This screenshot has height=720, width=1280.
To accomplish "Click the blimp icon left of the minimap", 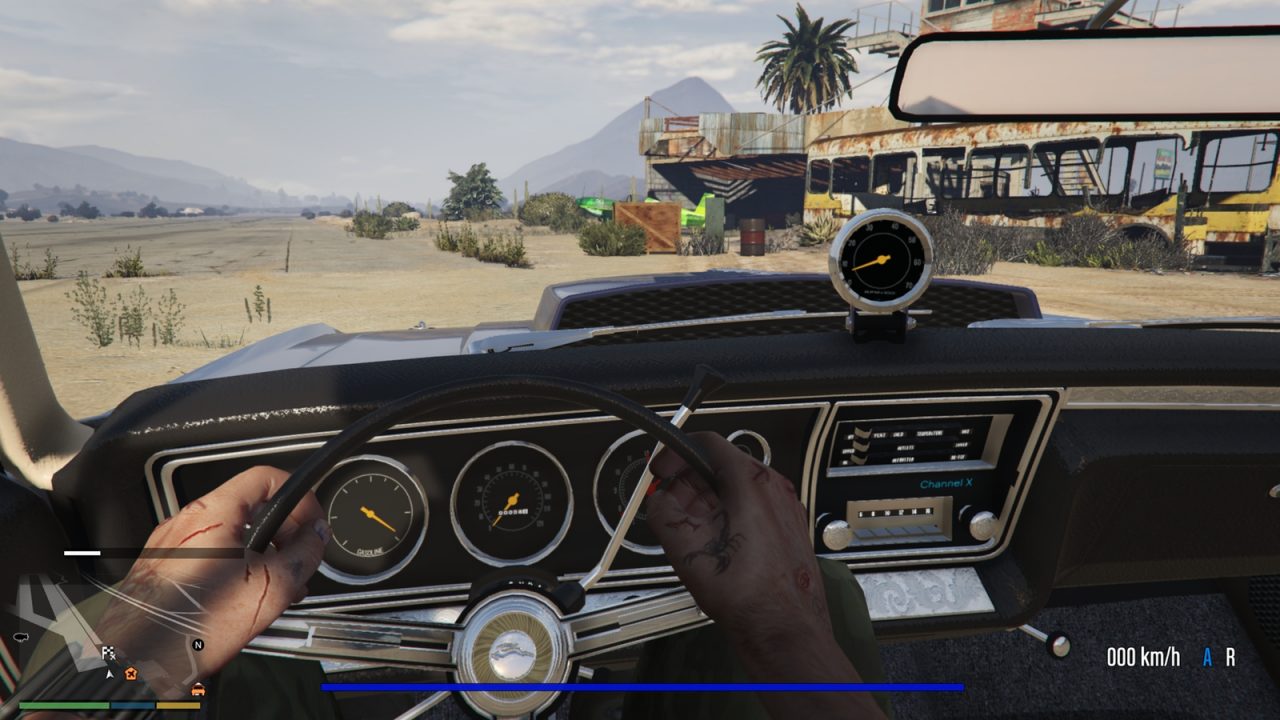I will tap(21, 637).
